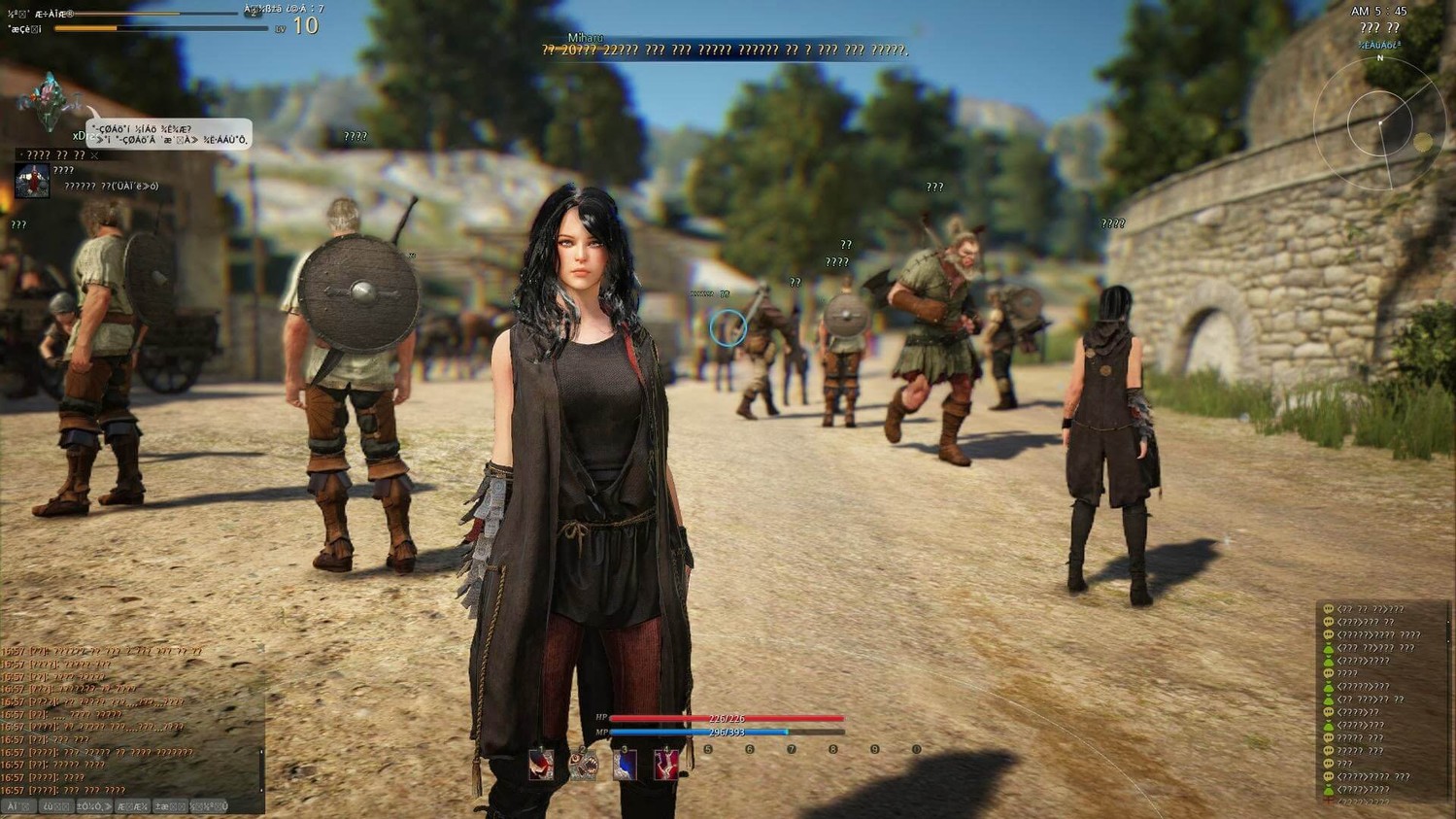The image size is (1456, 819).
Task: Switch to the first chat tab
Action: [16, 806]
